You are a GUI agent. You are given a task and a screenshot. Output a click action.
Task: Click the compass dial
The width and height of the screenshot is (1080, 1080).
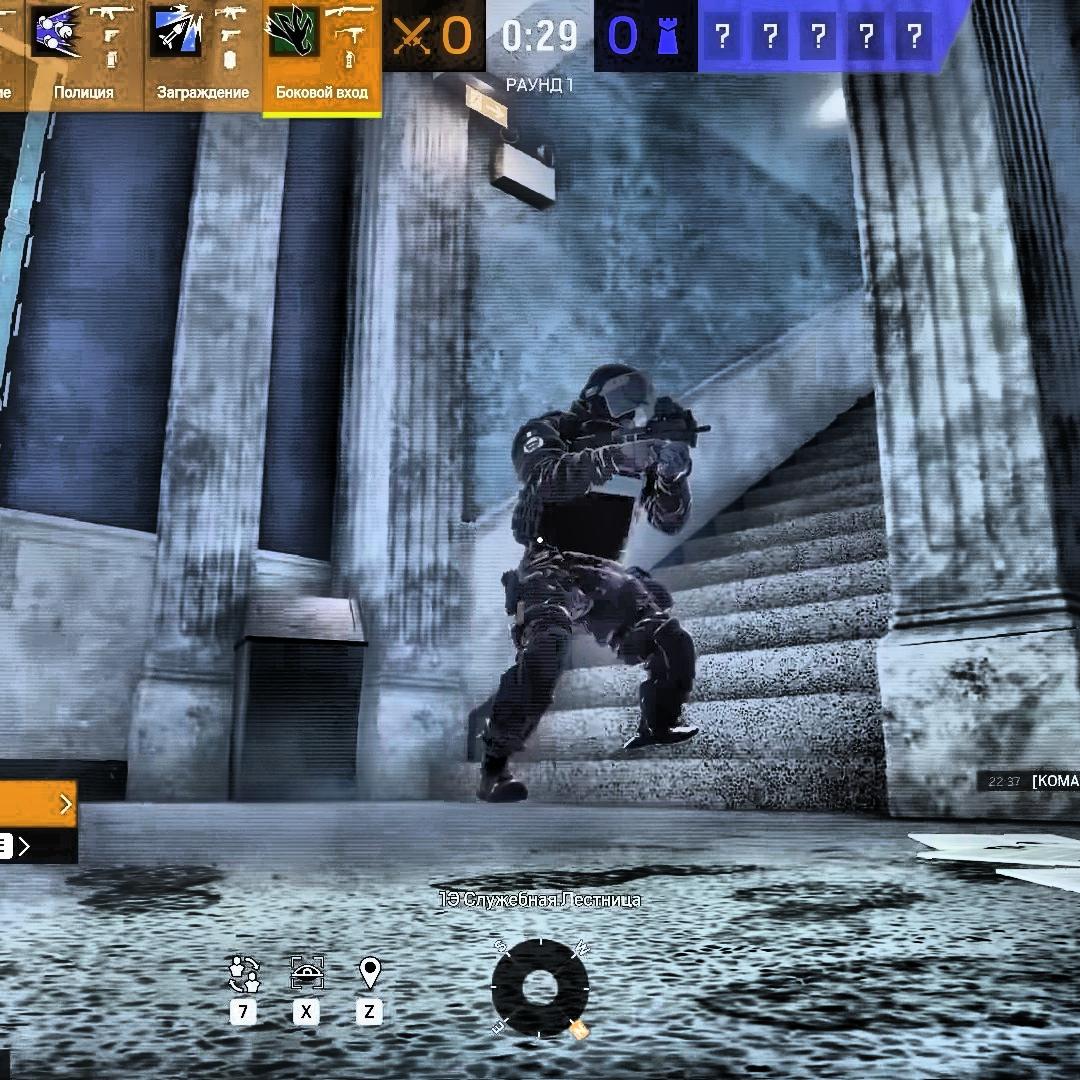pyautogui.click(x=540, y=988)
